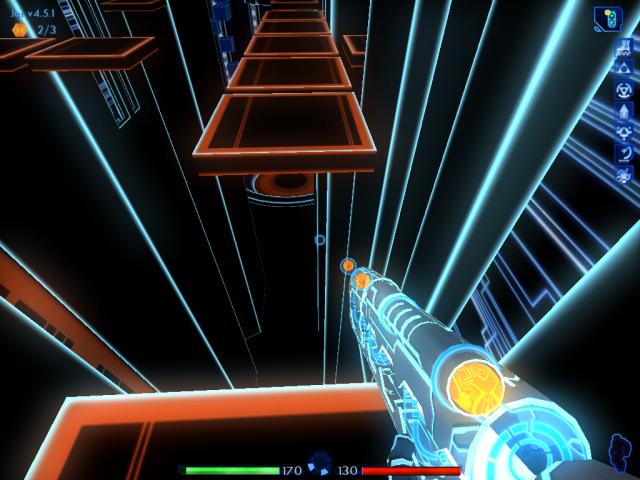Click the orange hexagon collectible counter icon

pyautogui.click(x=19, y=30)
